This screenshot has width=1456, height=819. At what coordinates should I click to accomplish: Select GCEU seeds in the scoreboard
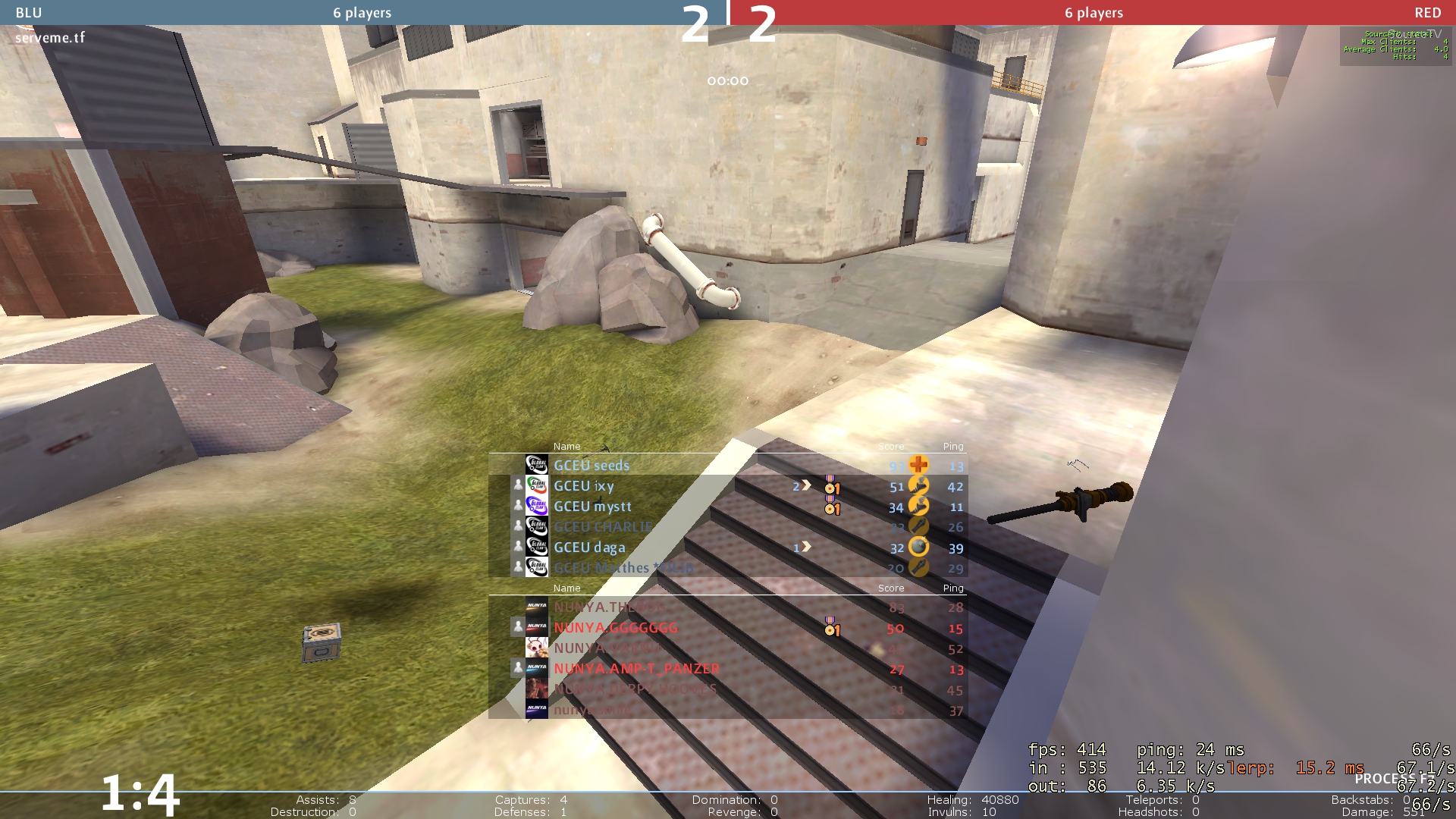pyautogui.click(x=591, y=466)
